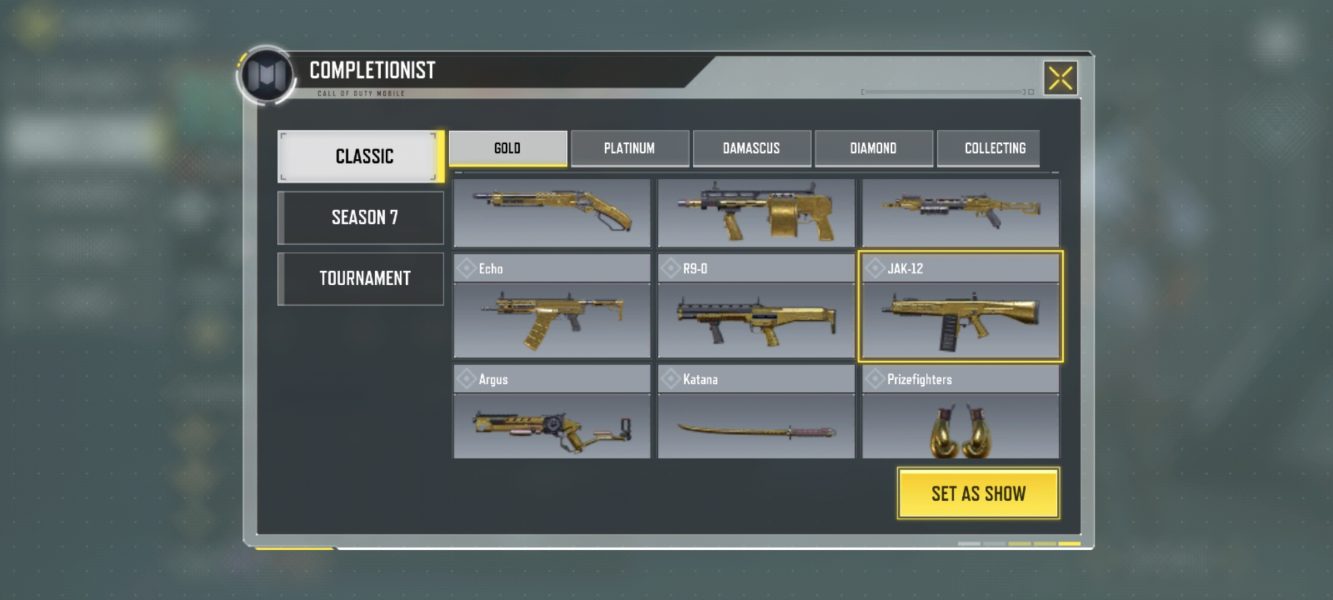Show the Gold camo tab
Viewport: 1333px width, 600px height.
[x=507, y=148]
